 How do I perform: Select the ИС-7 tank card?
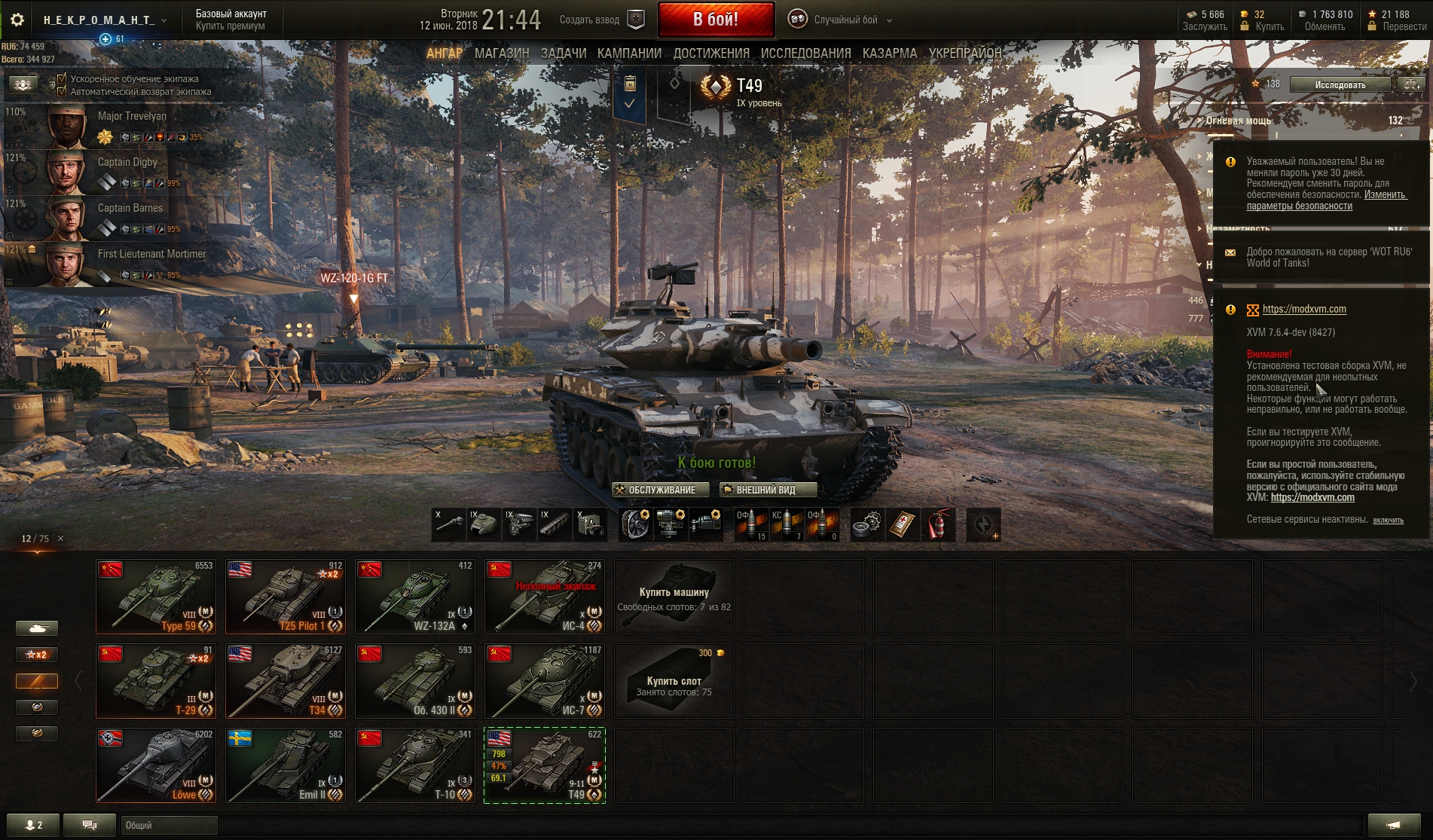545,680
